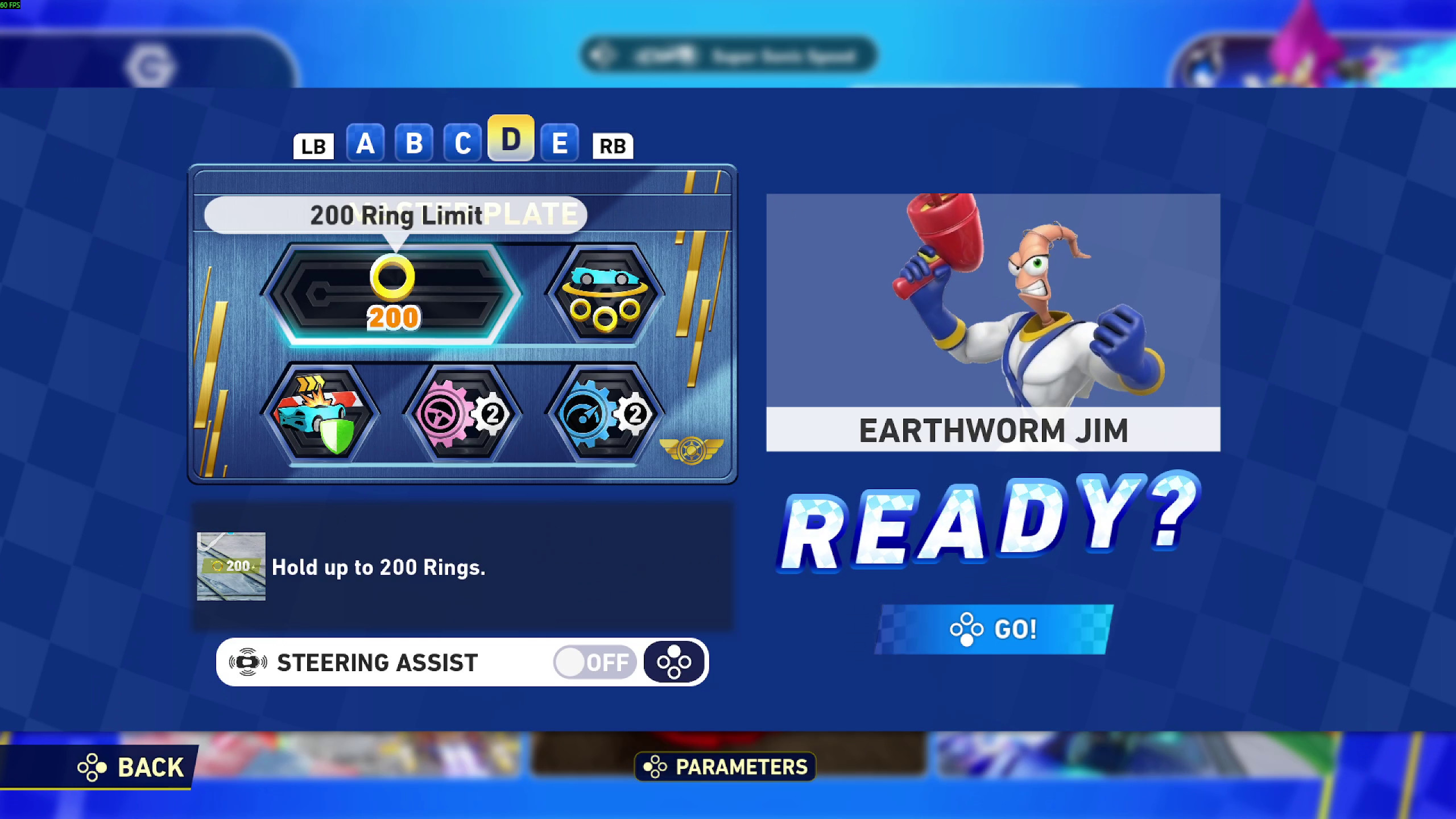Click the Hold up to 200 Rings thumbnail
The height and width of the screenshot is (819, 1456).
point(230,567)
